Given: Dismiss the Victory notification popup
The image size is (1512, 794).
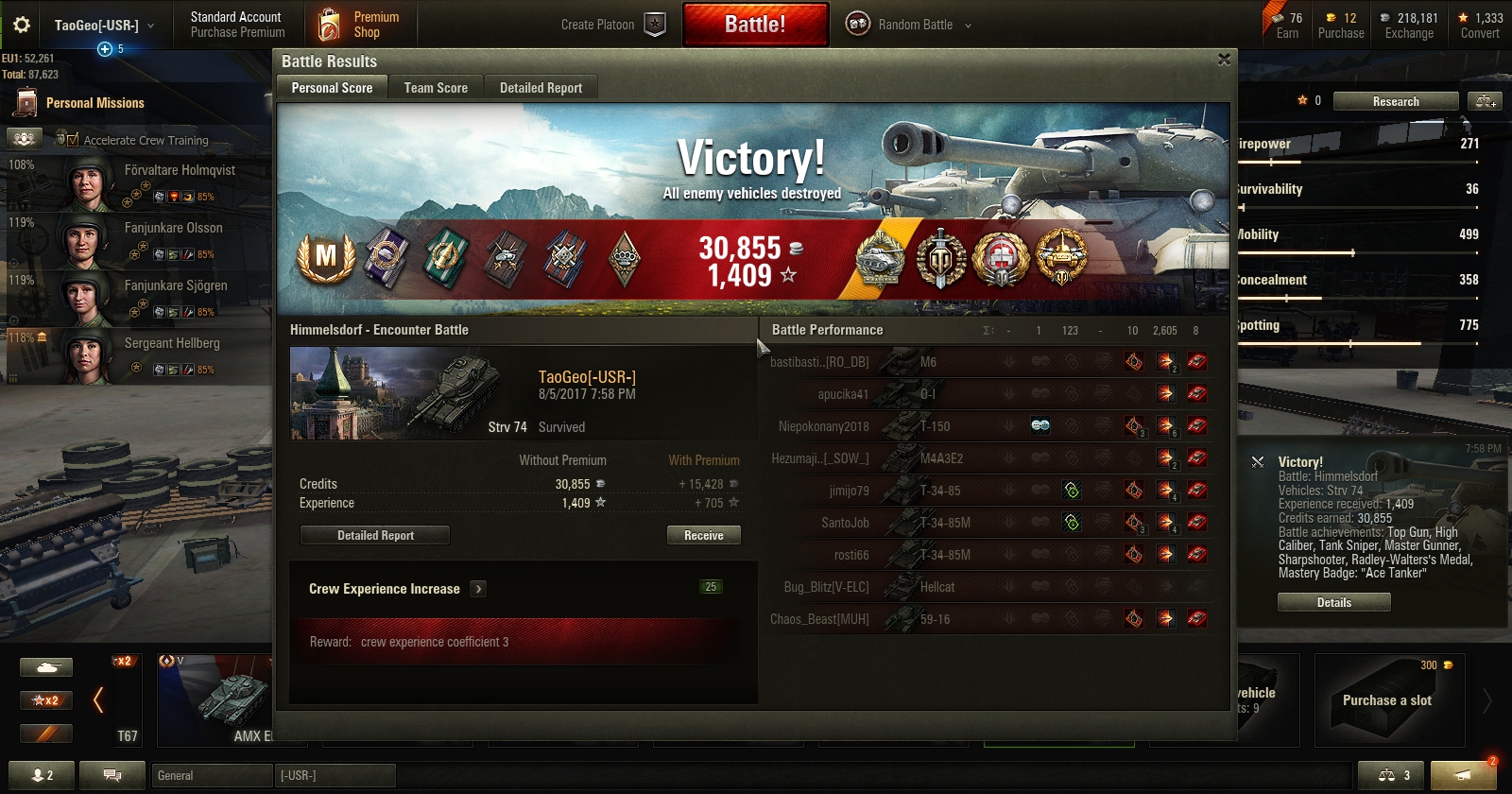Looking at the screenshot, I should click(1258, 462).
